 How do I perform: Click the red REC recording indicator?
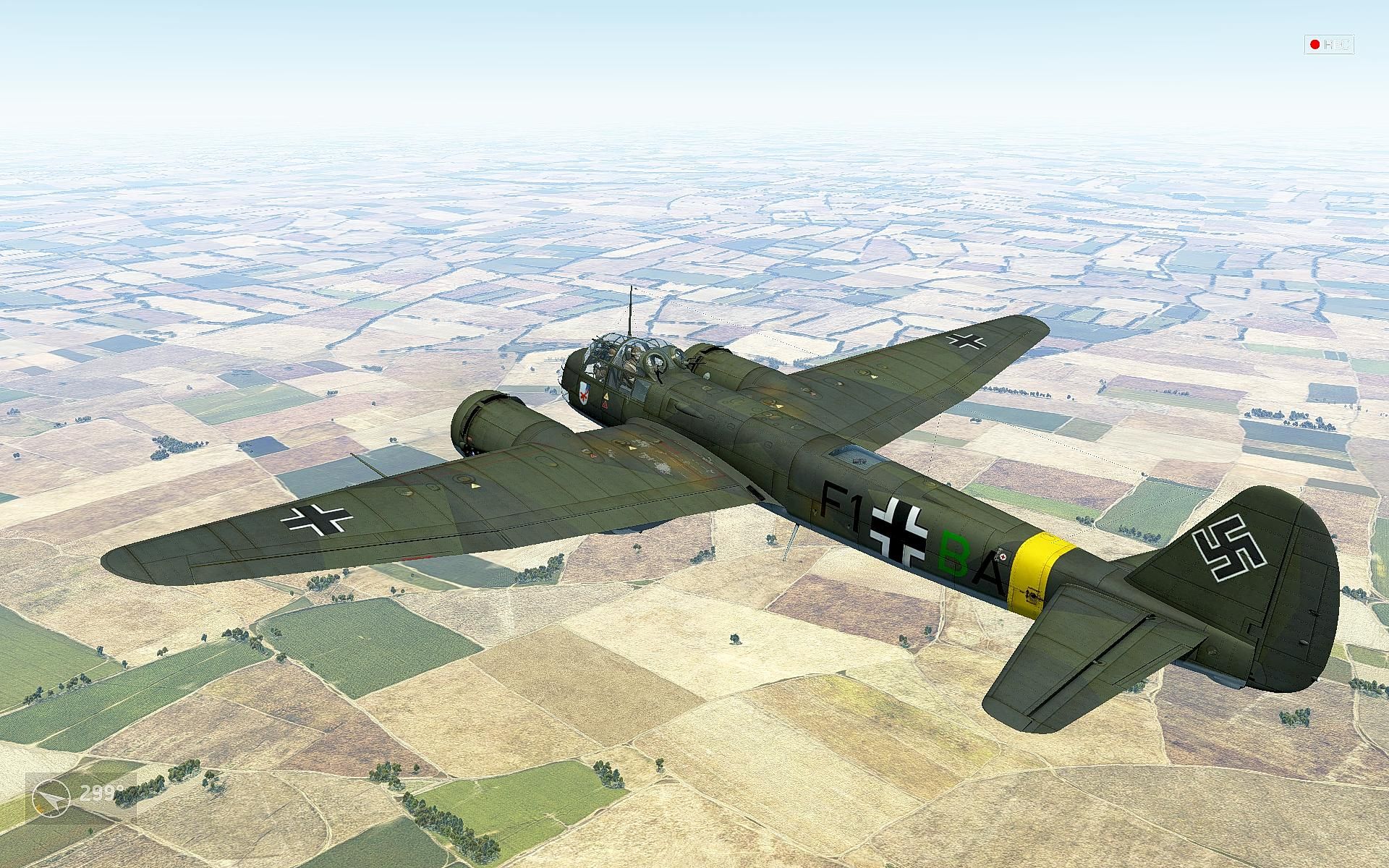point(1329,45)
